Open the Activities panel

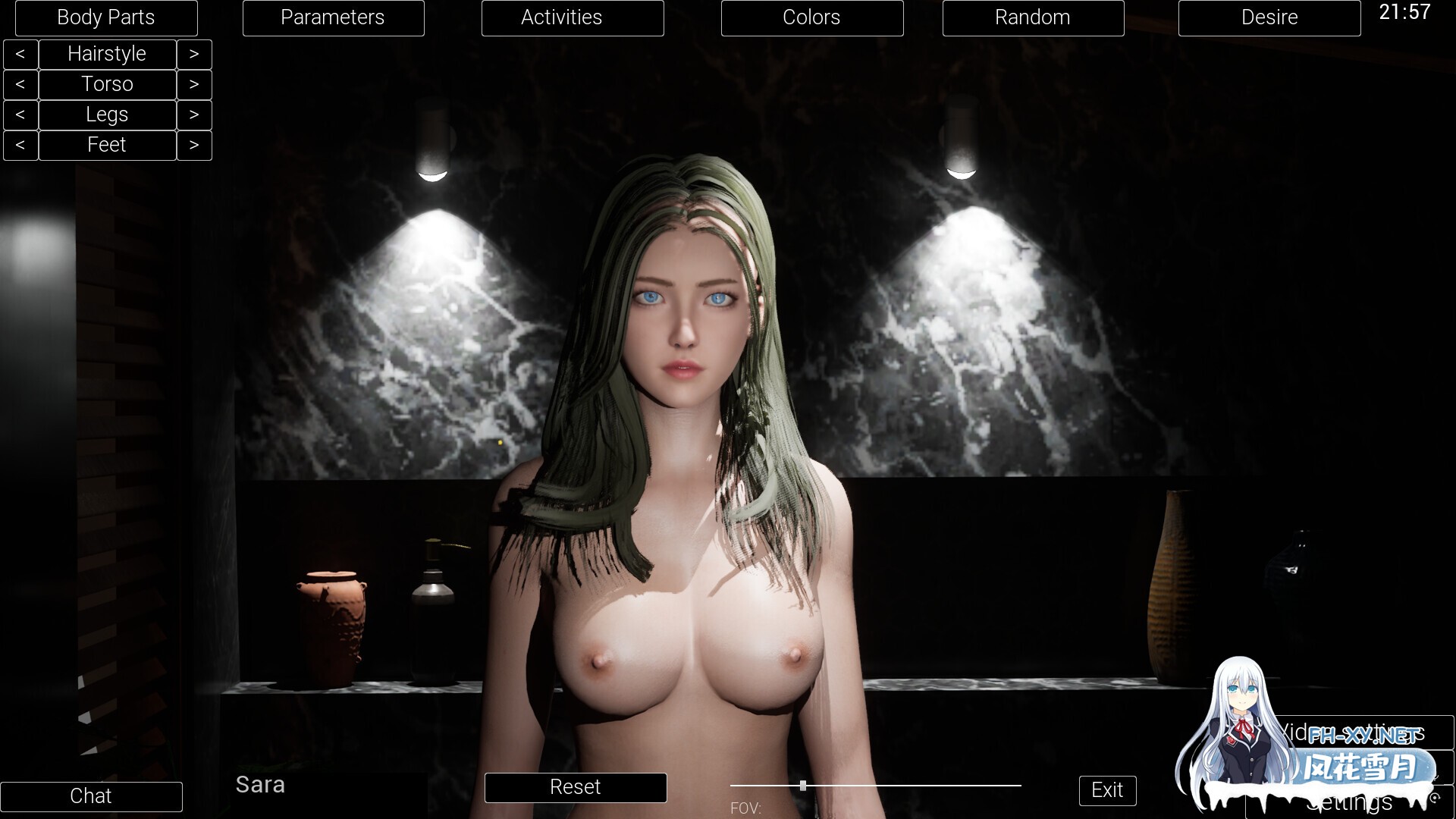coord(572,17)
